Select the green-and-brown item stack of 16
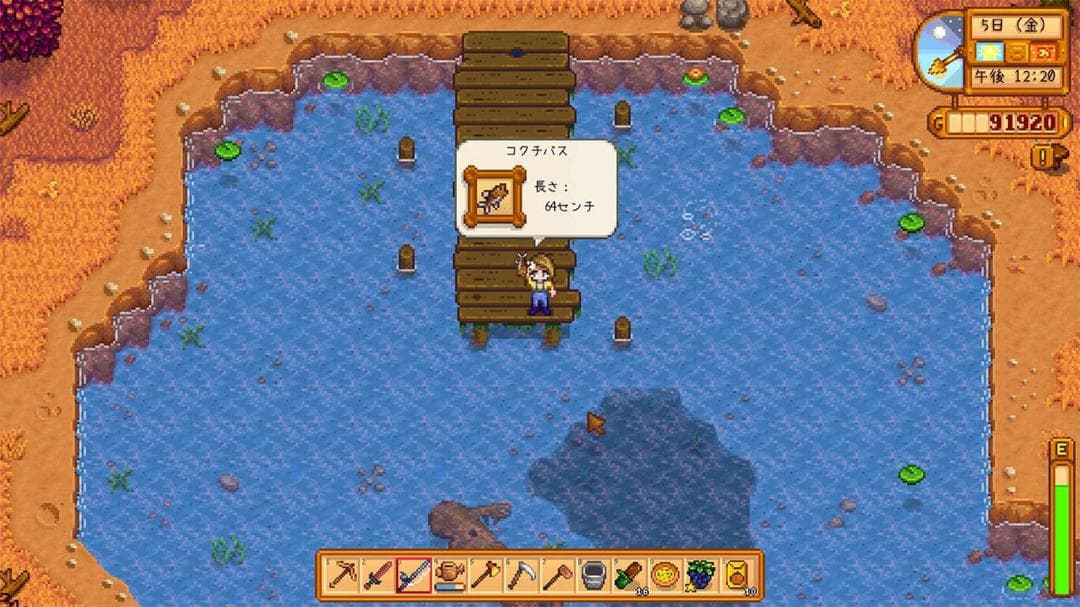This screenshot has width=1080, height=607. (628, 575)
